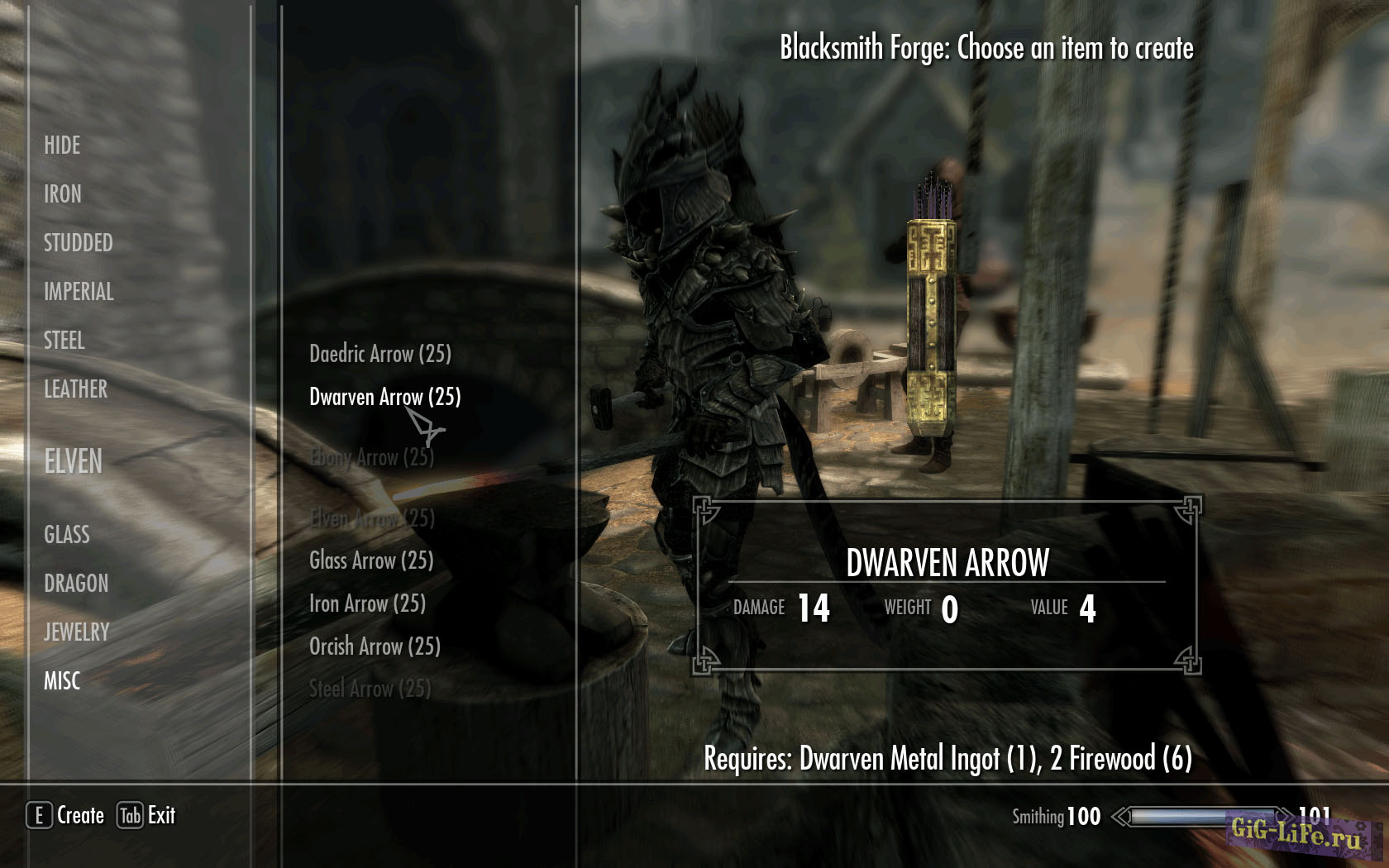
Task: Choose the Imperial crafting category
Action: tap(79, 292)
